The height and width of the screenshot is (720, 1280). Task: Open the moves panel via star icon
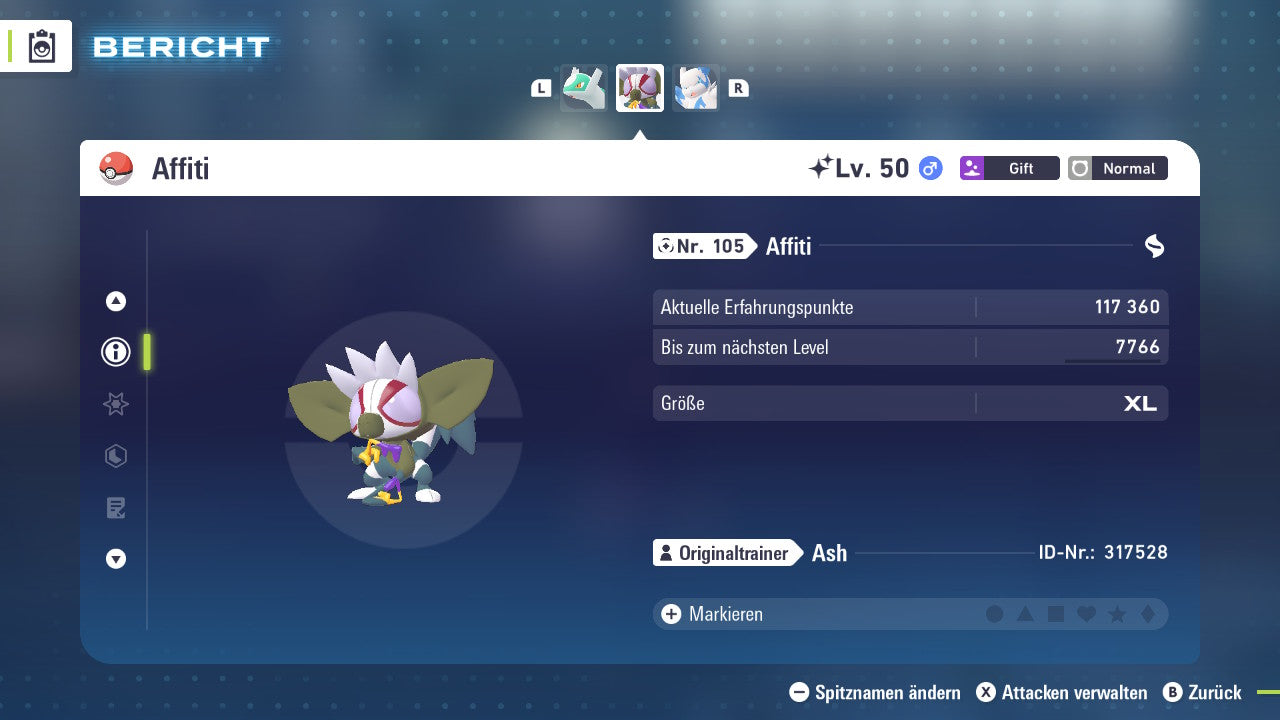115,404
